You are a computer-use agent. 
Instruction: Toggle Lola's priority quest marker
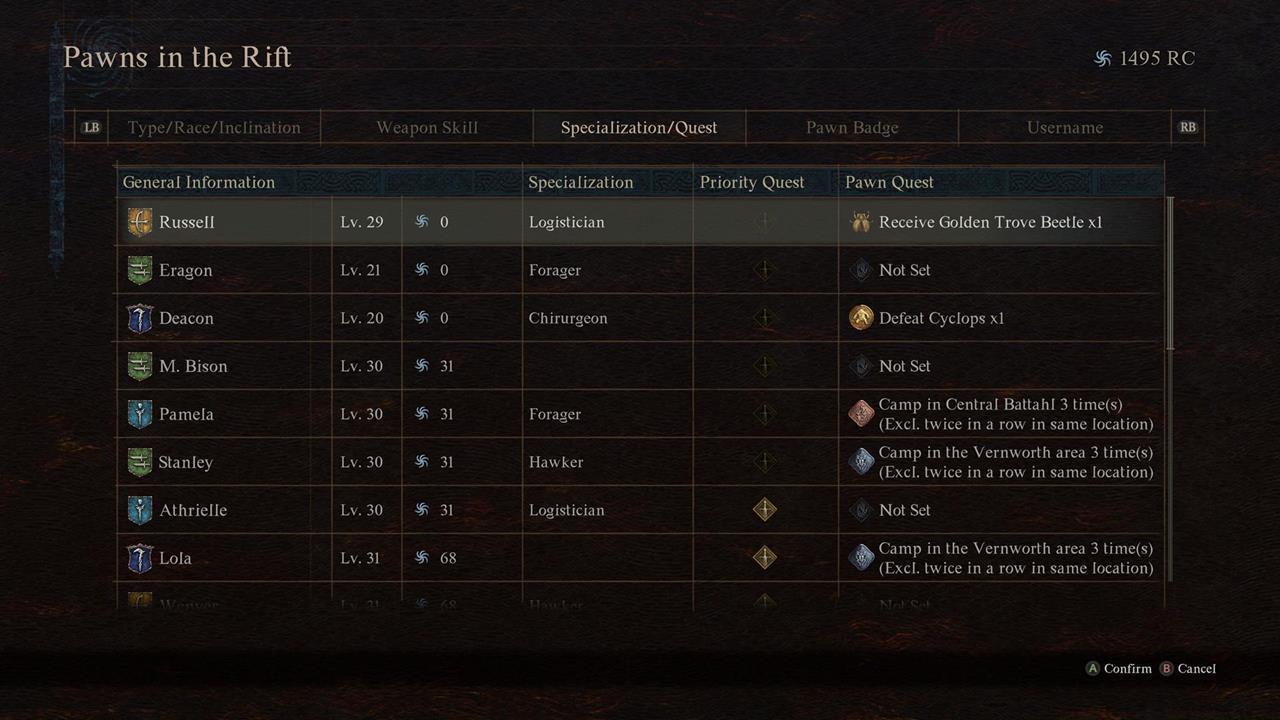coord(764,557)
